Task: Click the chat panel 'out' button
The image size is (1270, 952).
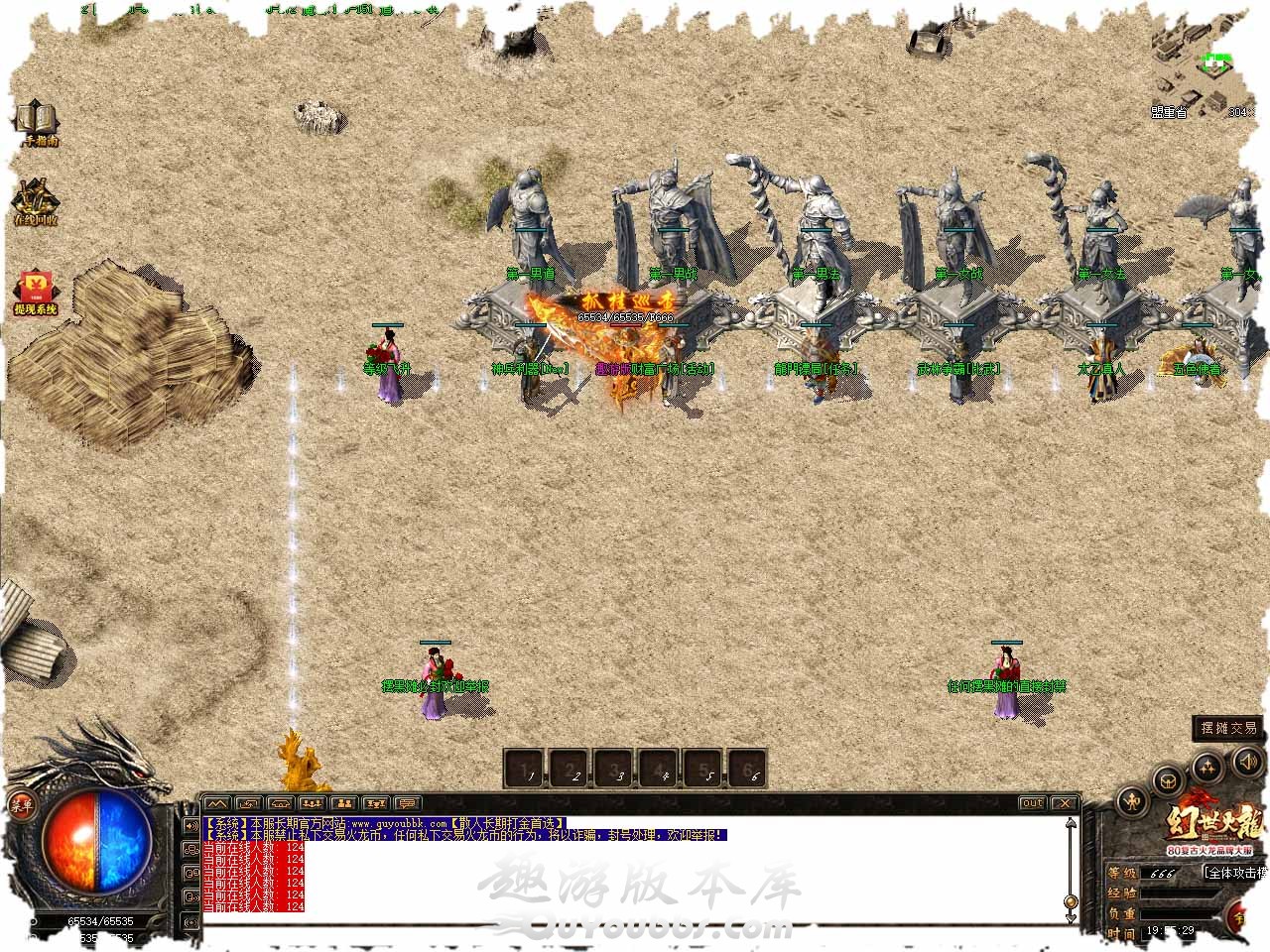Action: [1032, 803]
